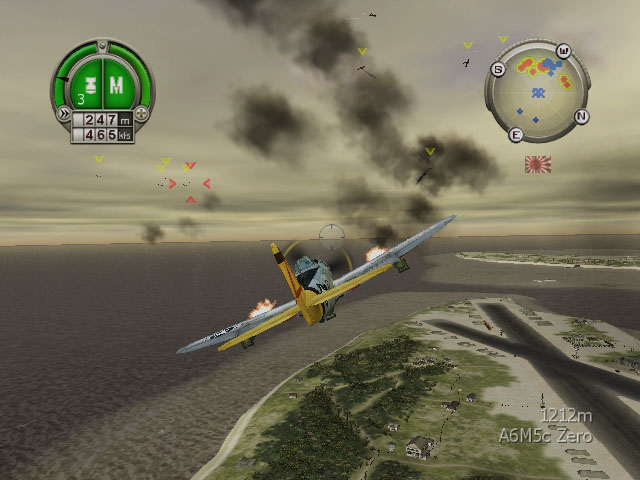The height and width of the screenshot is (480, 640).
Task: Click the N compass marker on radar
Action: pos(582,115)
